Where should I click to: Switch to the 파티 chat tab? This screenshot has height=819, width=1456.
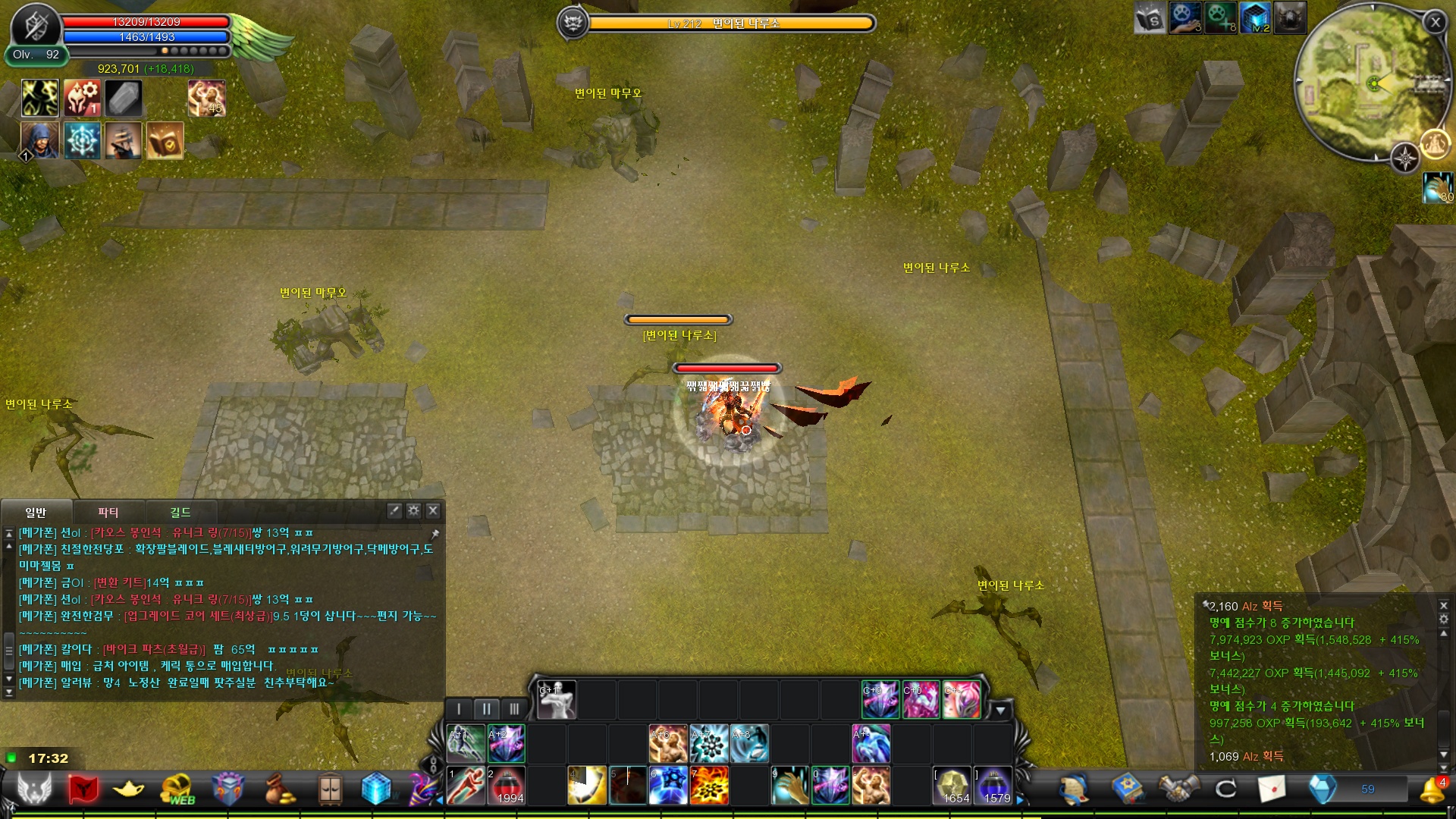coord(108,512)
